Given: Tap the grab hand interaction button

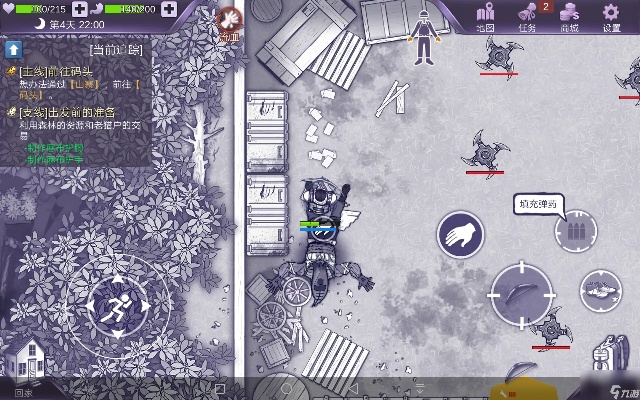Looking at the screenshot, I should (x=460, y=236).
